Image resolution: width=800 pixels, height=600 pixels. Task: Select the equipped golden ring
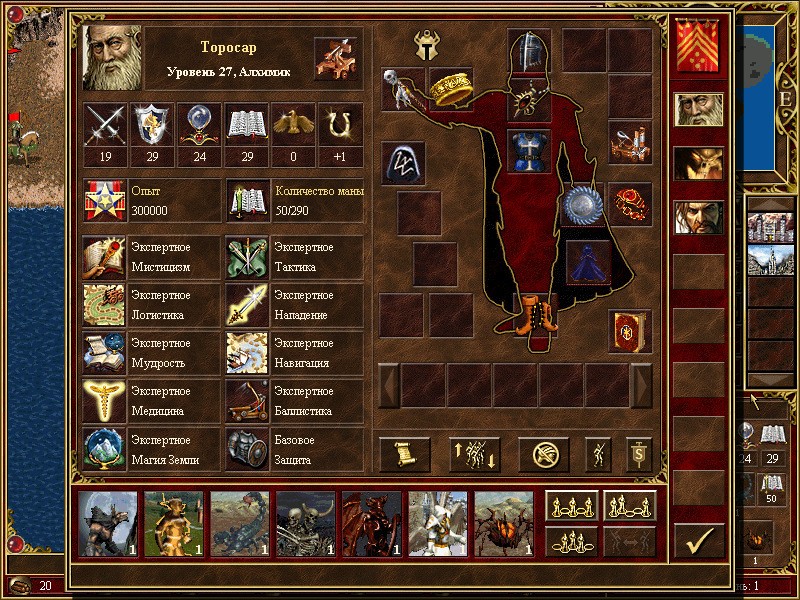452,90
